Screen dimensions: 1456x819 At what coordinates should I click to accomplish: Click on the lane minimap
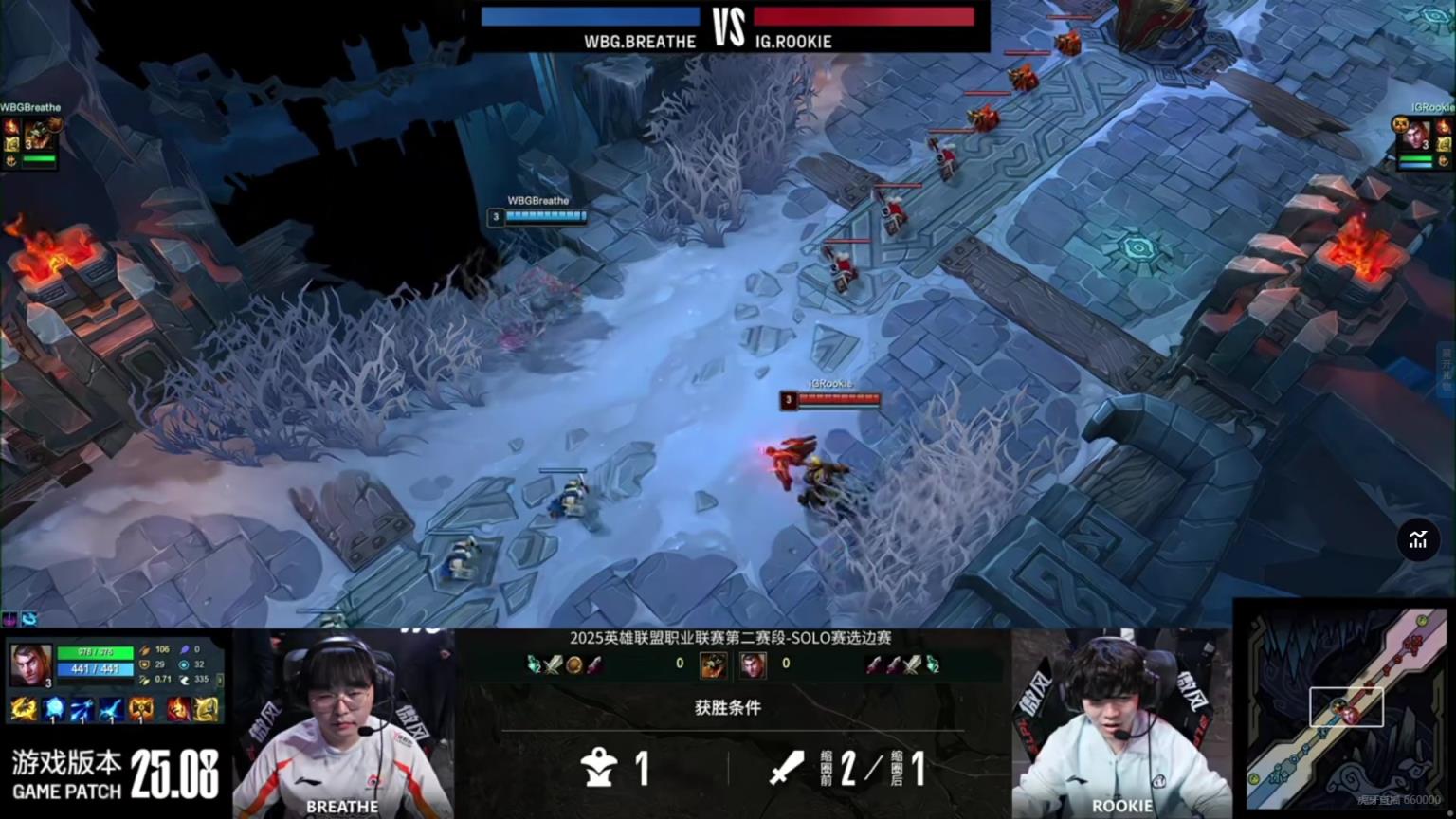click(x=1344, y=708)
